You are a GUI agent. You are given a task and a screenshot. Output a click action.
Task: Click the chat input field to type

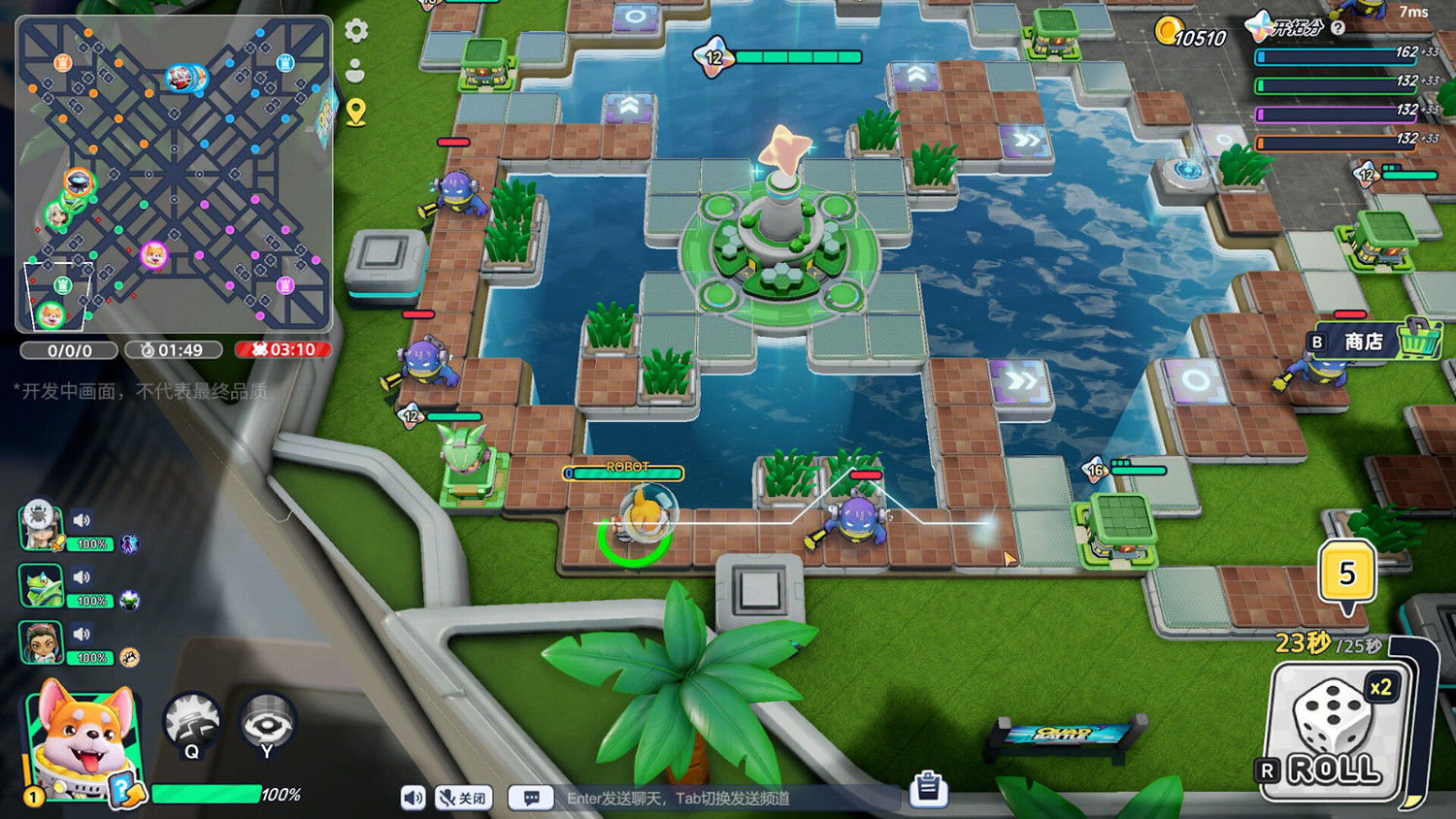click(679, 798)
